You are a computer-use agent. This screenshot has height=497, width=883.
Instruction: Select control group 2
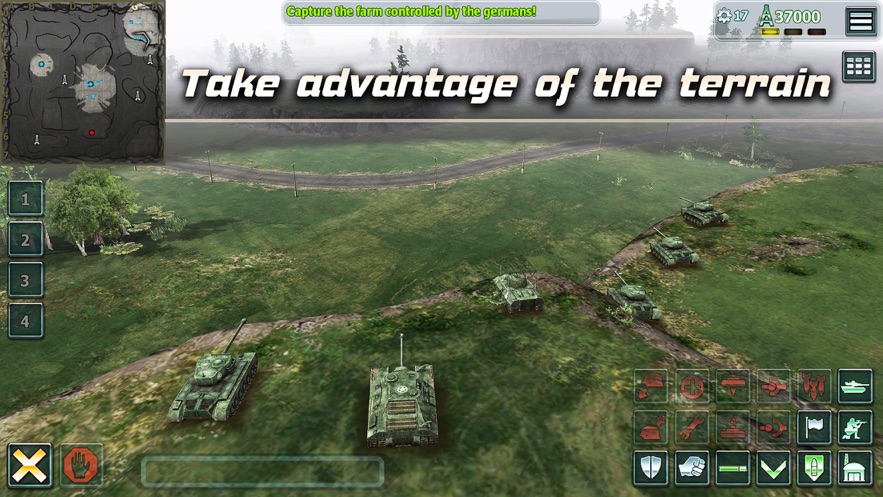pos(26,239)
